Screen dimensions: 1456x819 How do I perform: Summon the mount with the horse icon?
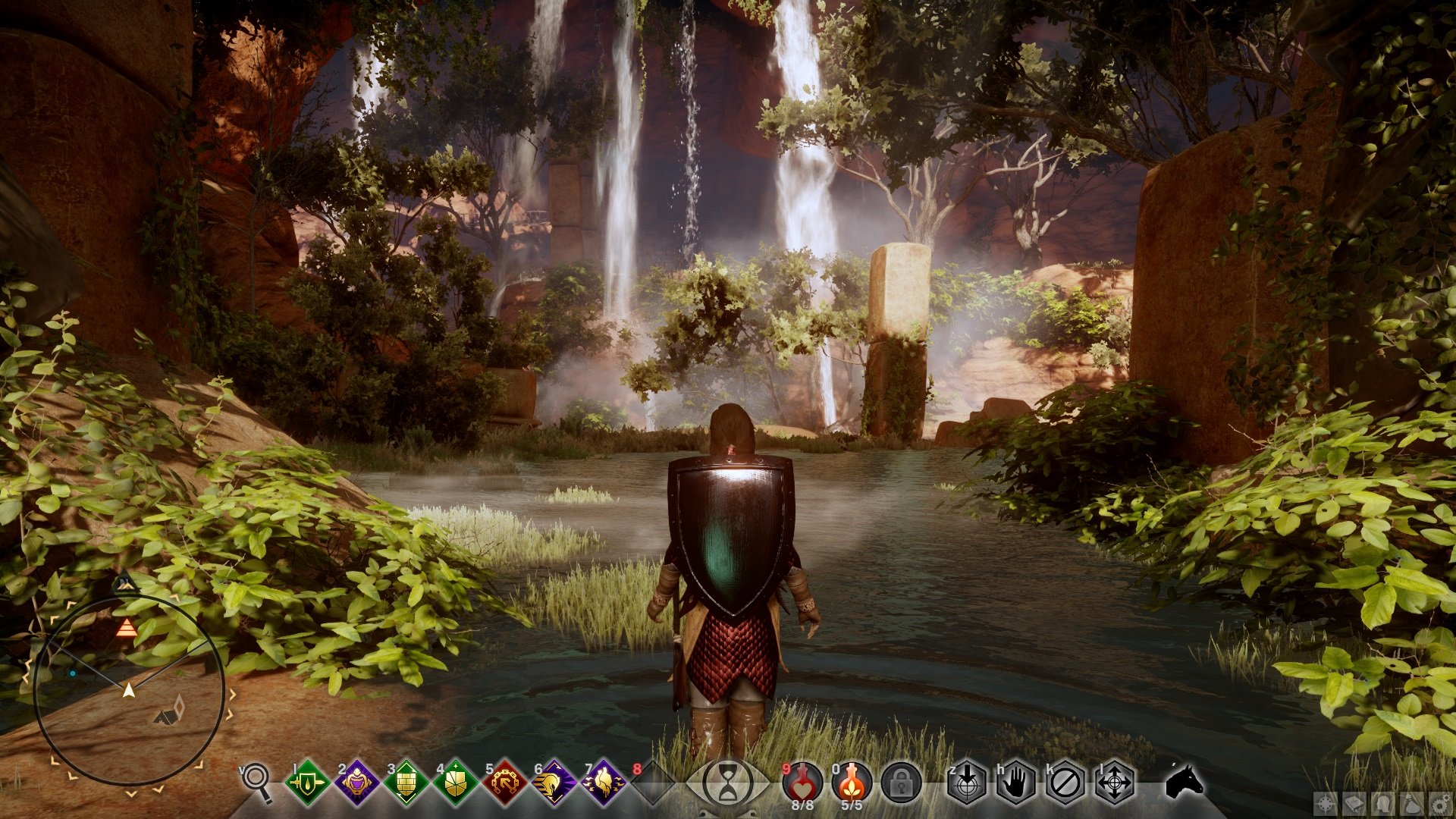(1185, 780)
